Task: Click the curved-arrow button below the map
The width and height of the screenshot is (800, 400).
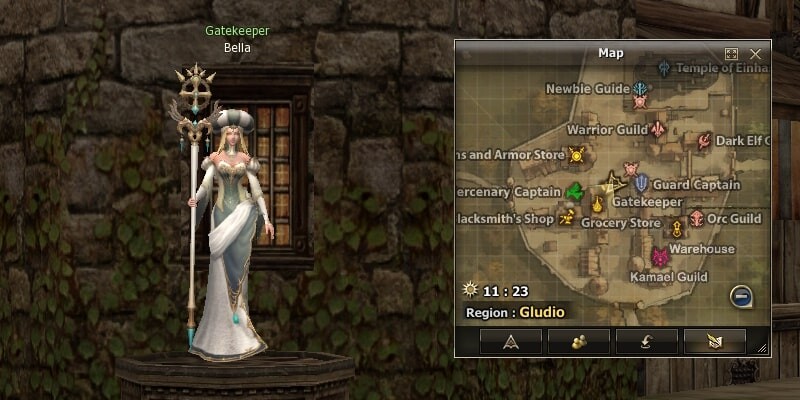Action: [x=647, y=342]
